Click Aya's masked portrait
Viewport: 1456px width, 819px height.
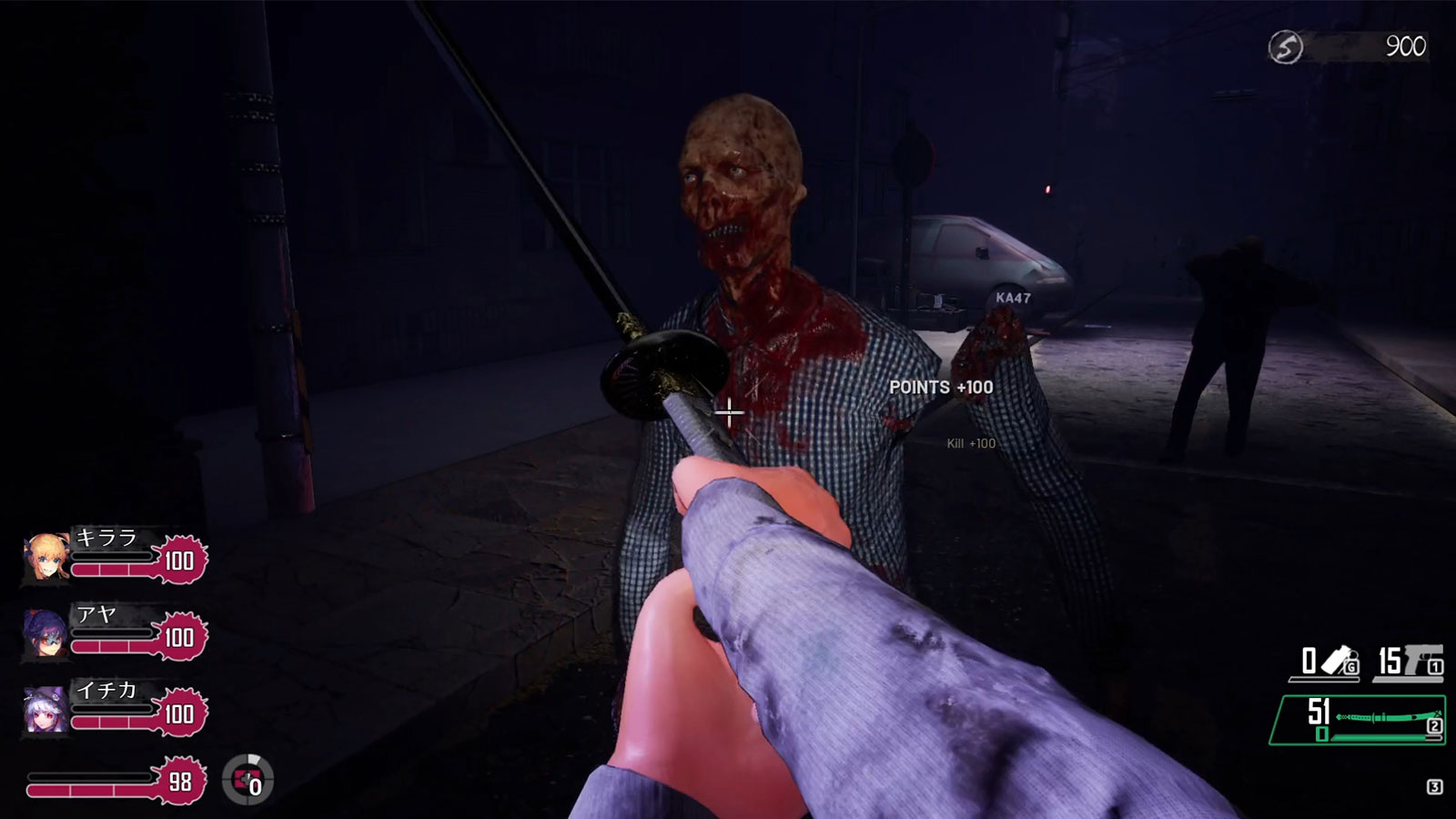(x=45, y=633)
